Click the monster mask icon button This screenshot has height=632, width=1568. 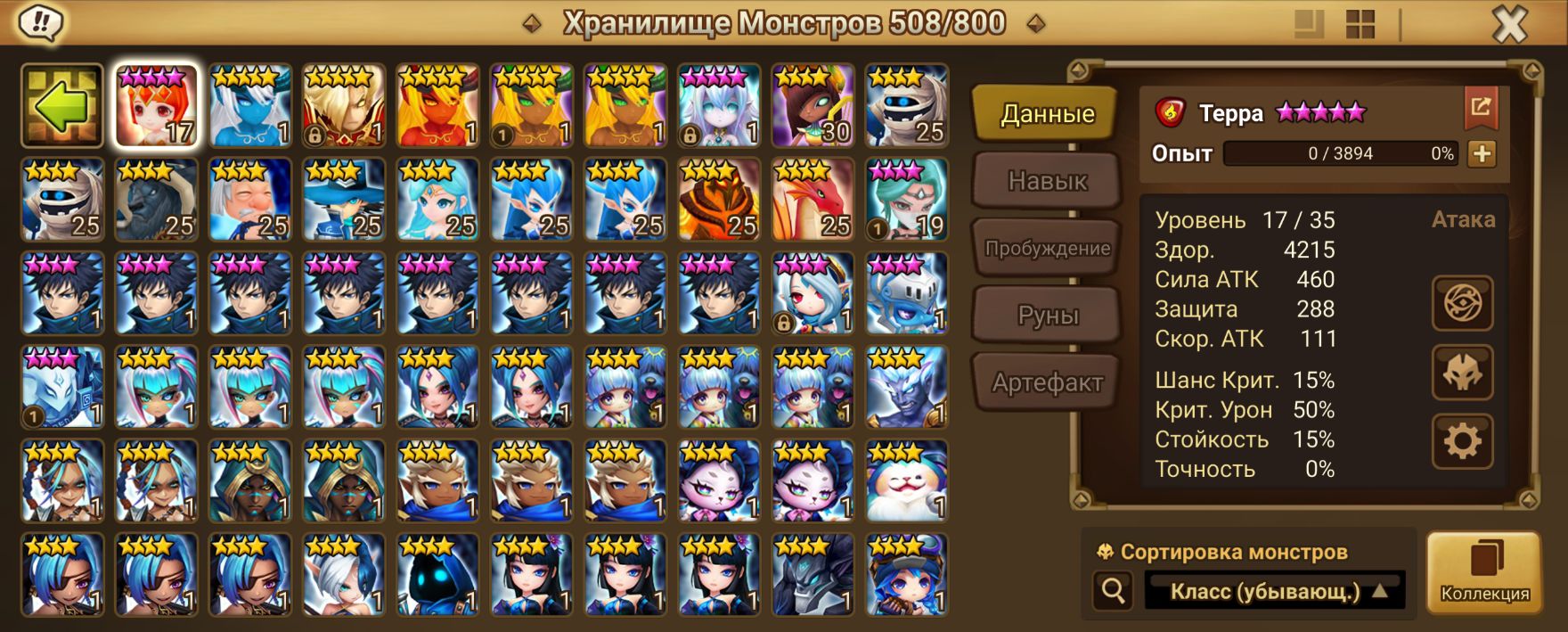click(1462, 373)
